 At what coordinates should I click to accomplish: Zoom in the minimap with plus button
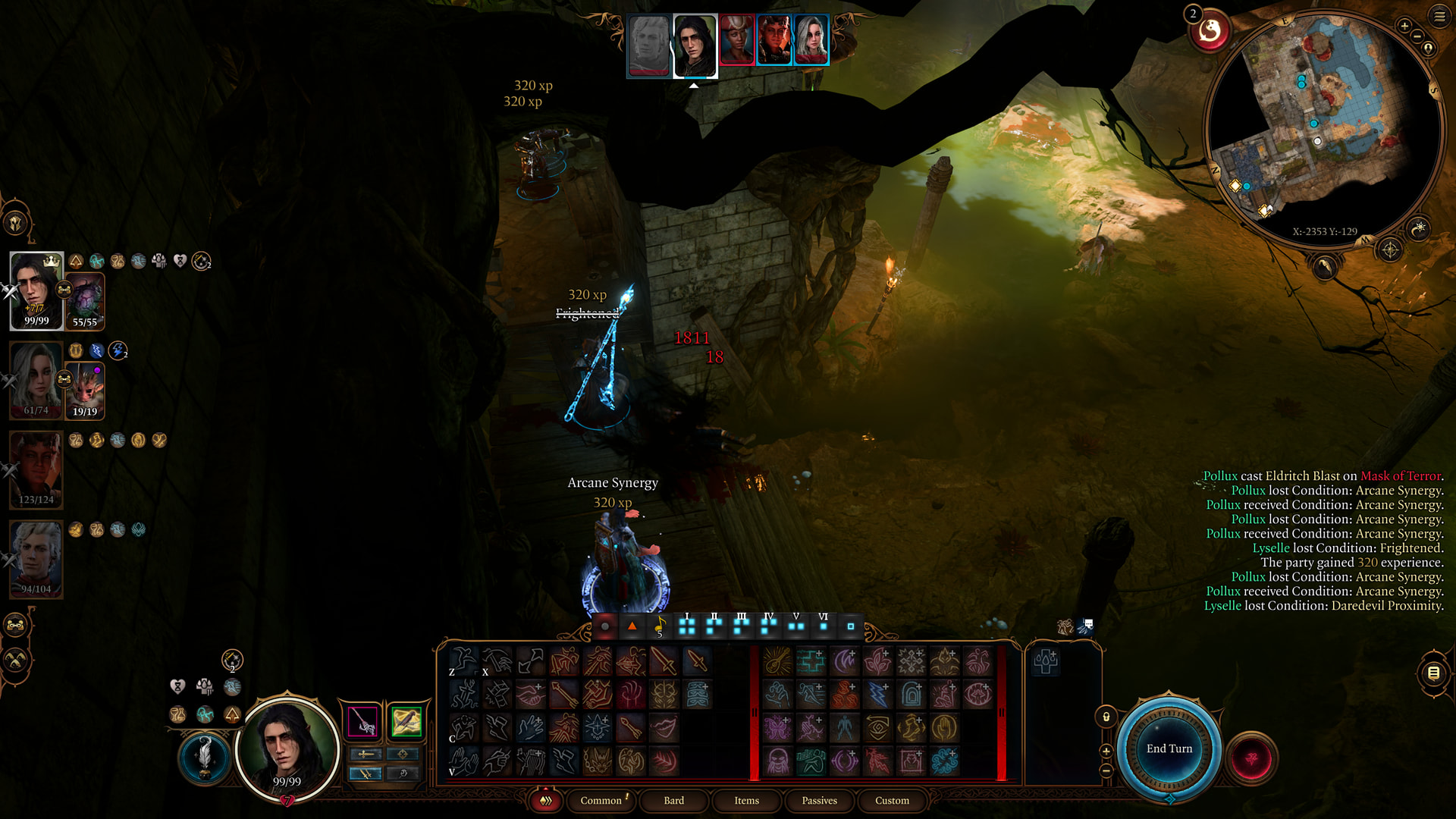1404,26
